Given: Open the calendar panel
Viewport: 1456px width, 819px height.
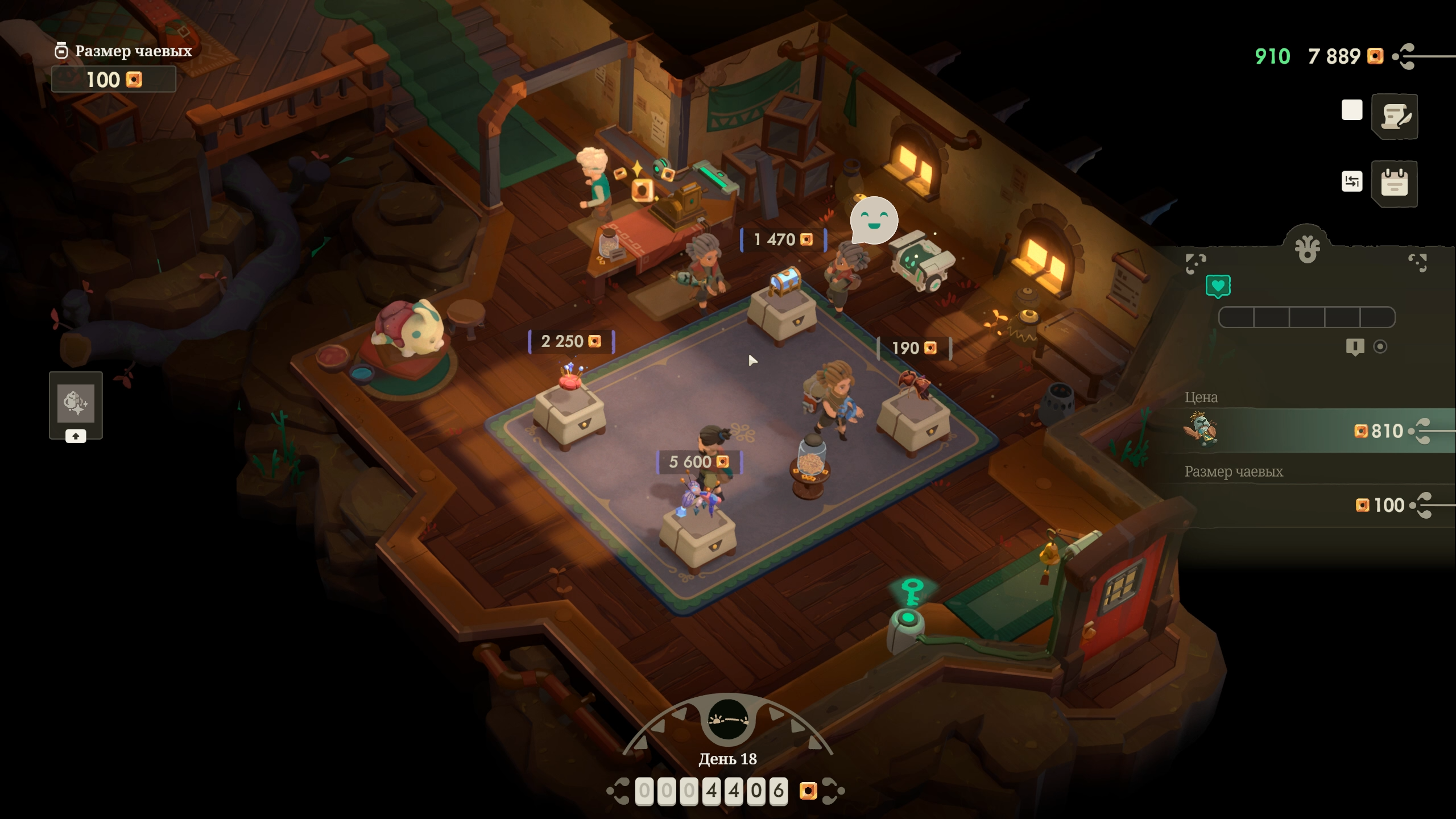Looking at the screenshot, I should pyautogui.click(x=1395, y=183).
